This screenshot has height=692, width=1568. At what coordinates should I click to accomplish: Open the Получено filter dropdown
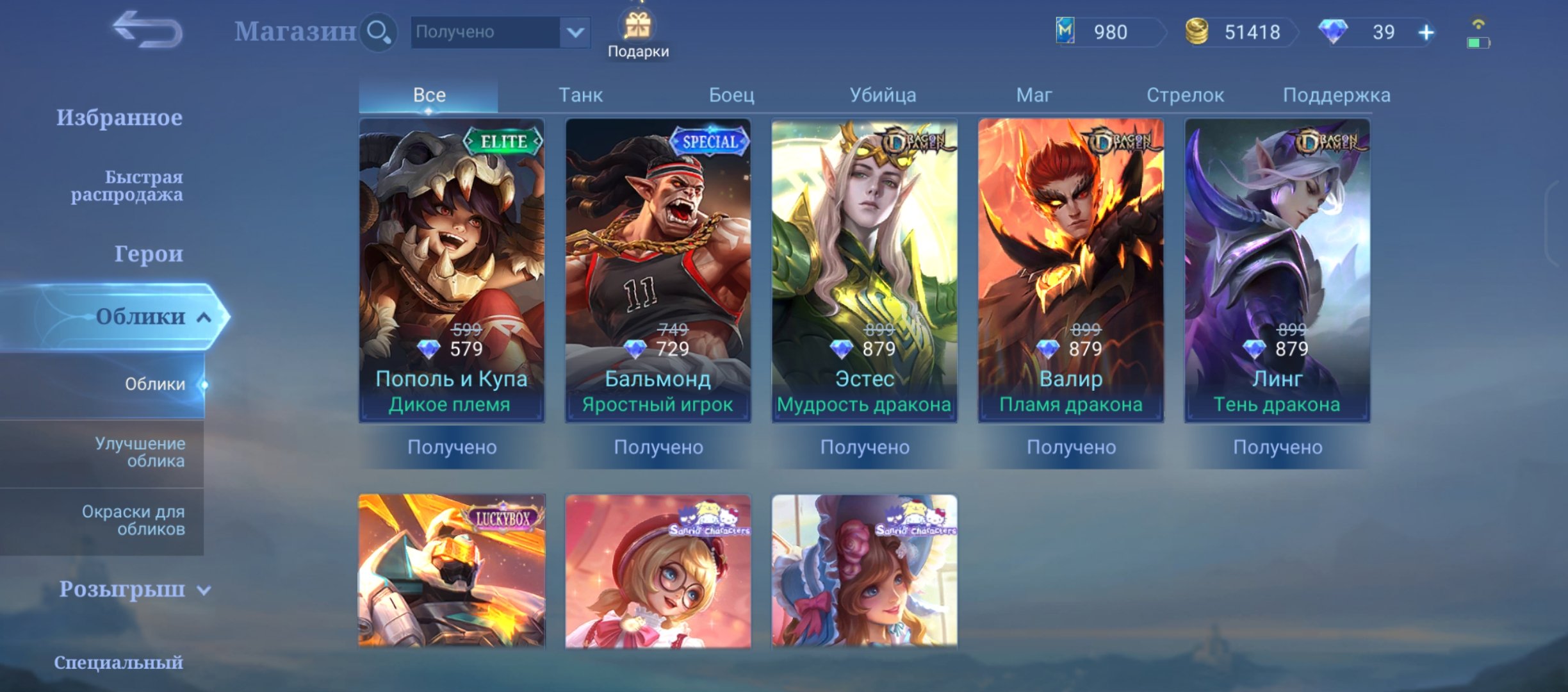pyautogui.click(x=500, y=32)
